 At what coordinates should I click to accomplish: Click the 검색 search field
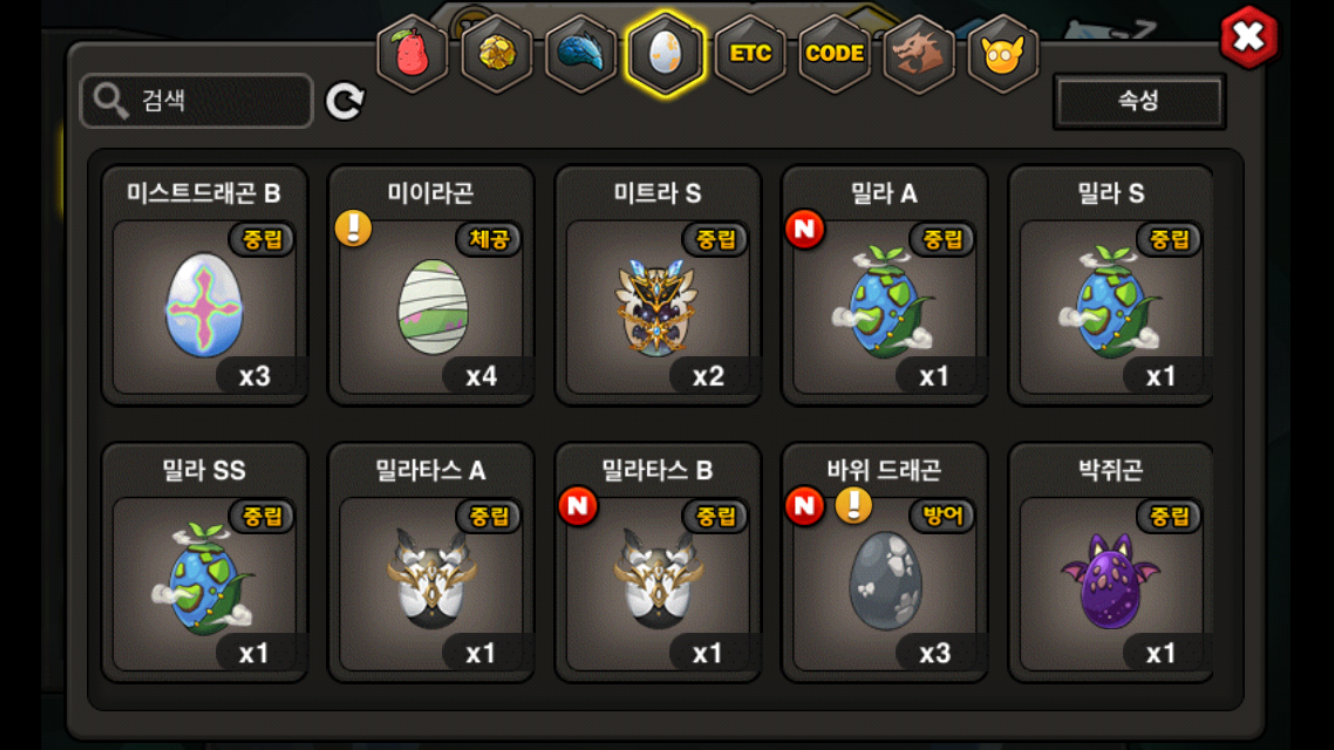(197, 100)
